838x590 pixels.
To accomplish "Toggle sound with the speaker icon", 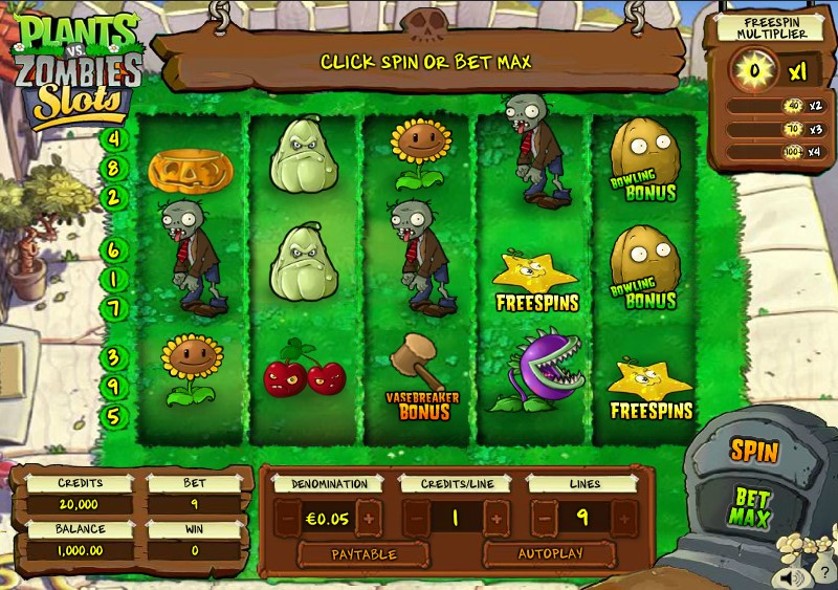I will click(795, 577).
